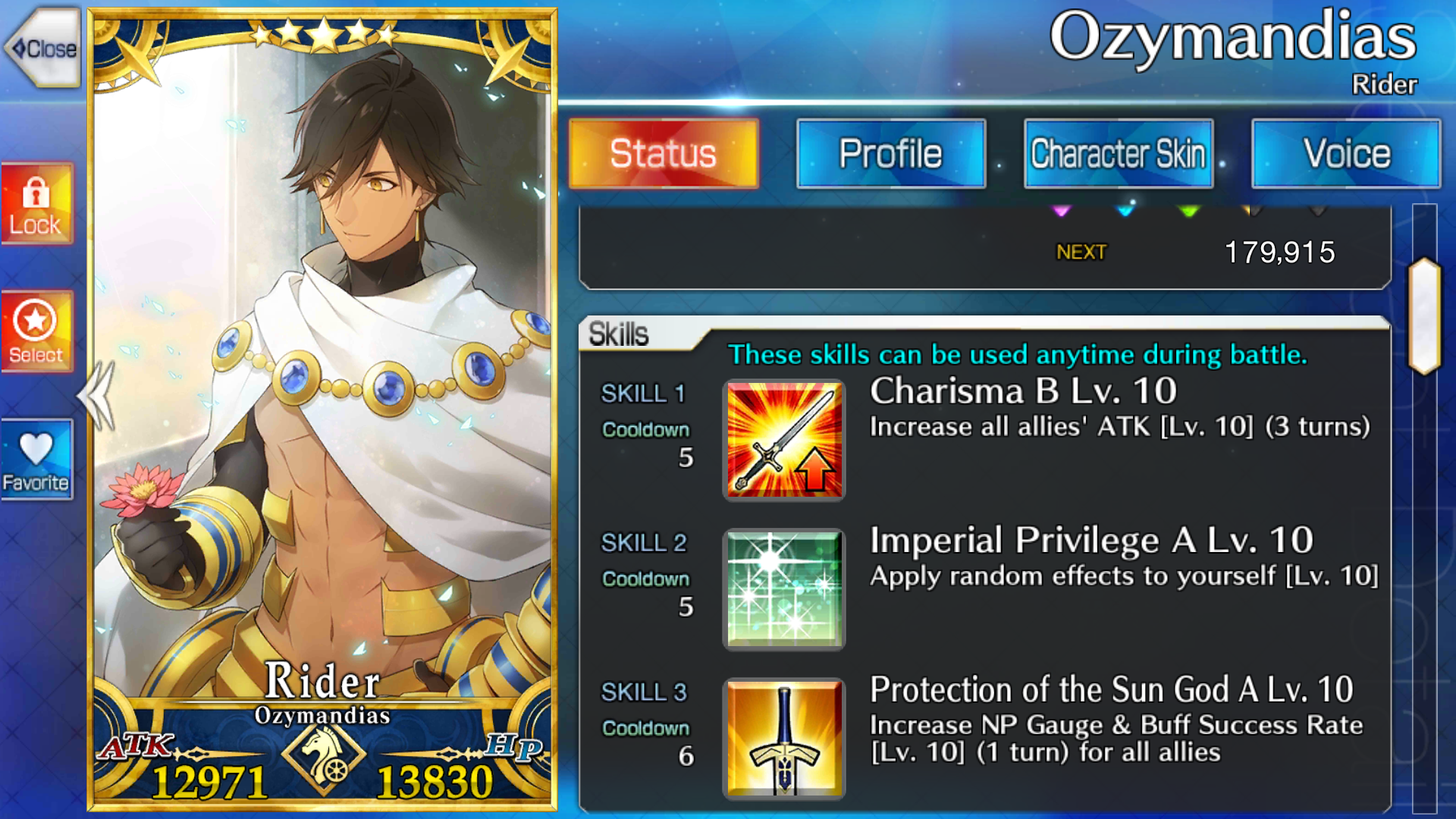Close the servant detail screen
The image size is (1456, 819).
coord(44,49)
